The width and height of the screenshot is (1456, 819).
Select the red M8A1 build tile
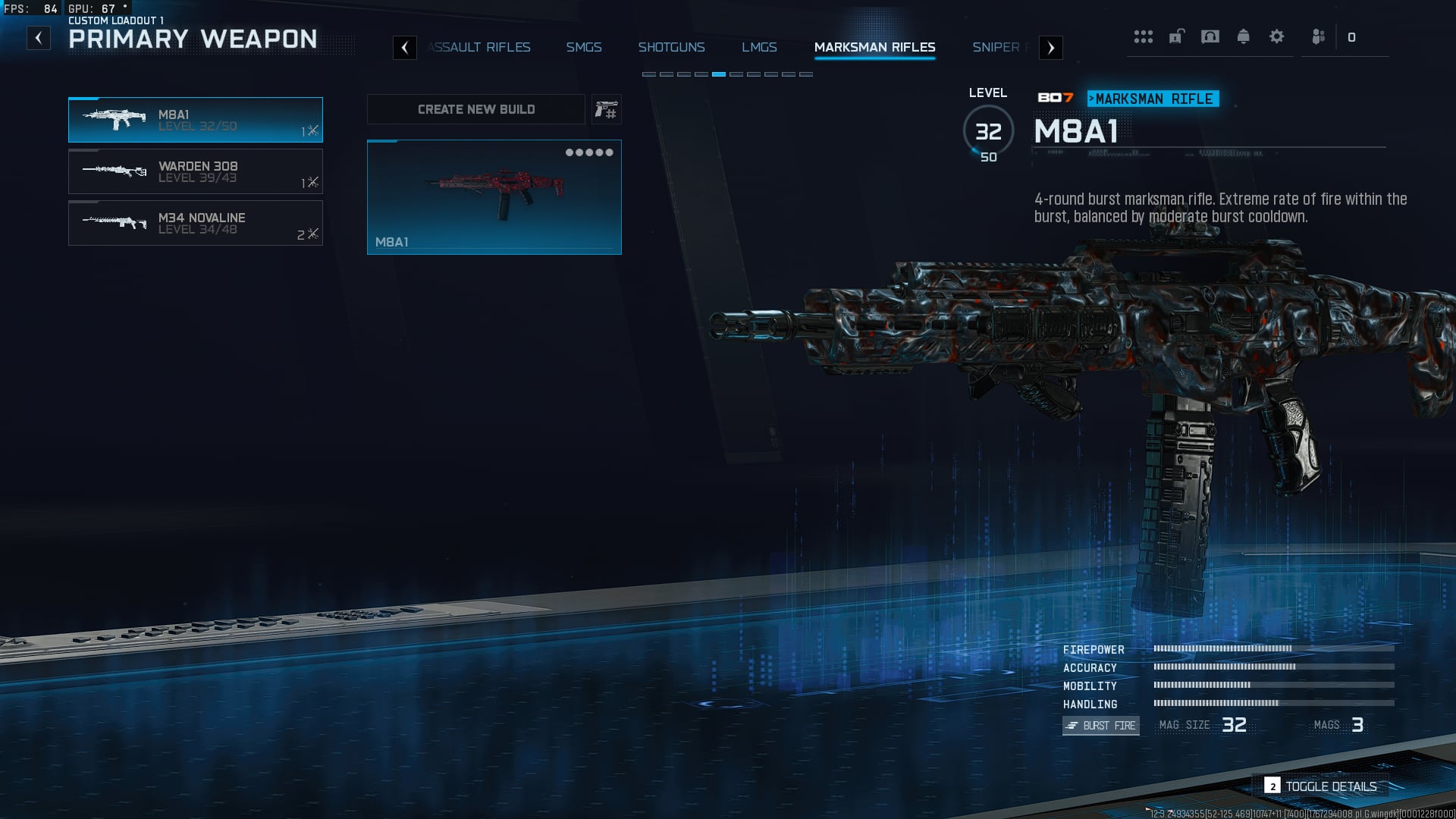click(x=494, y=197)
